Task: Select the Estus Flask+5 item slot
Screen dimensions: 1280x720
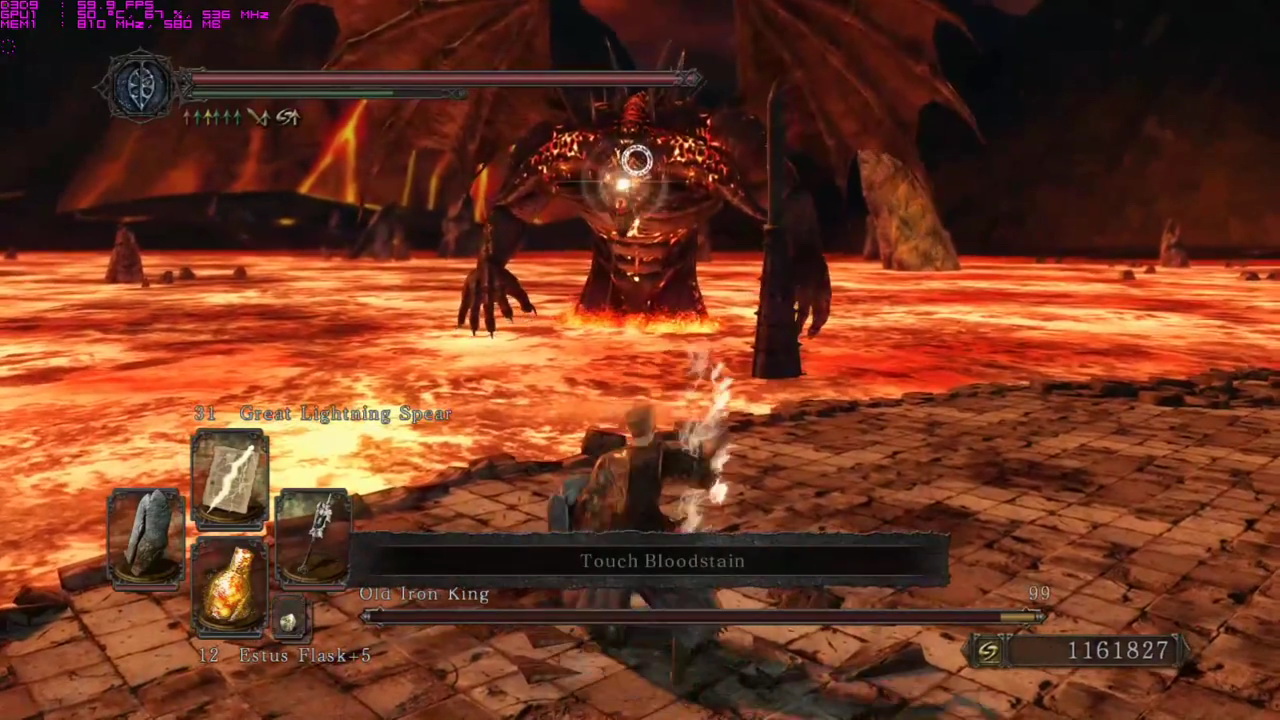Action: [229, 588]
